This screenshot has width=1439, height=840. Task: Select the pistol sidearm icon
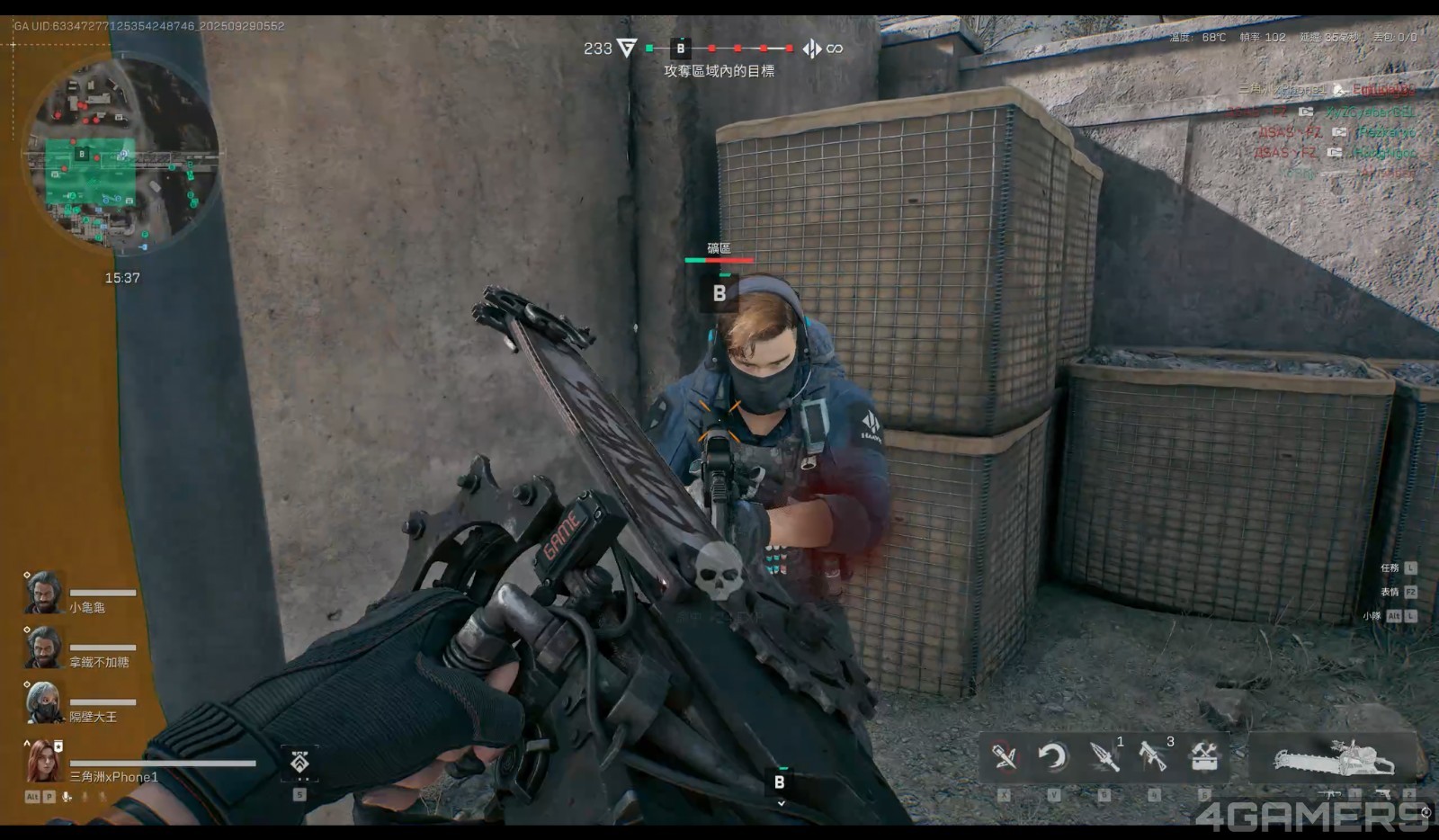coord(1382,794)
